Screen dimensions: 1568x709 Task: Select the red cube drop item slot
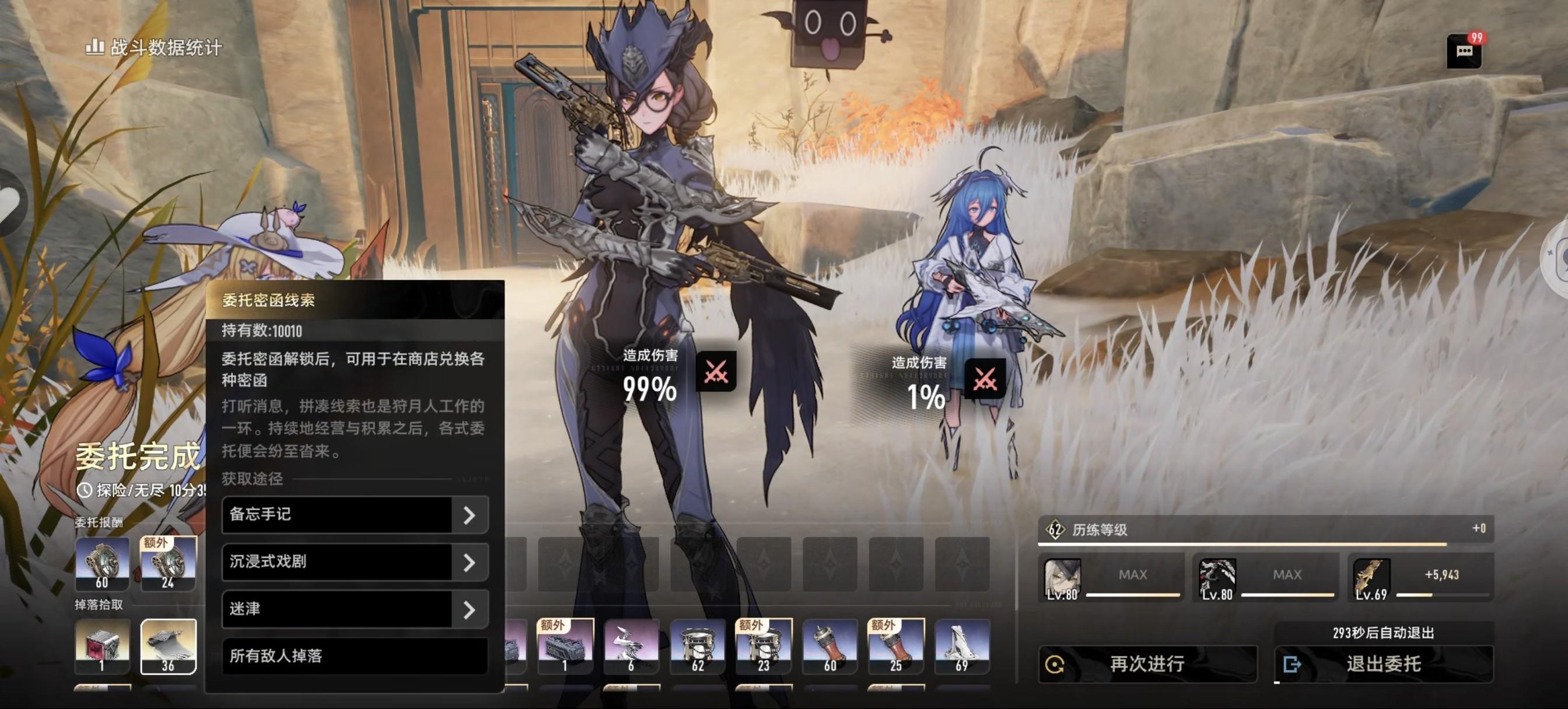pyautogui.click(x=101, y=646)
